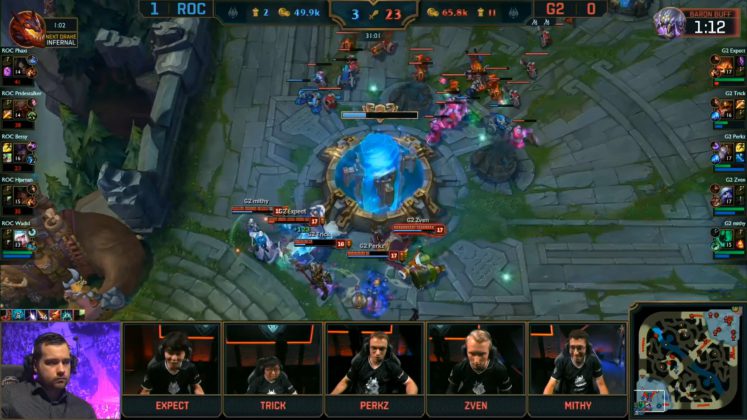
Task: Click the Baron Buff icon
Action: coord(669,22)
